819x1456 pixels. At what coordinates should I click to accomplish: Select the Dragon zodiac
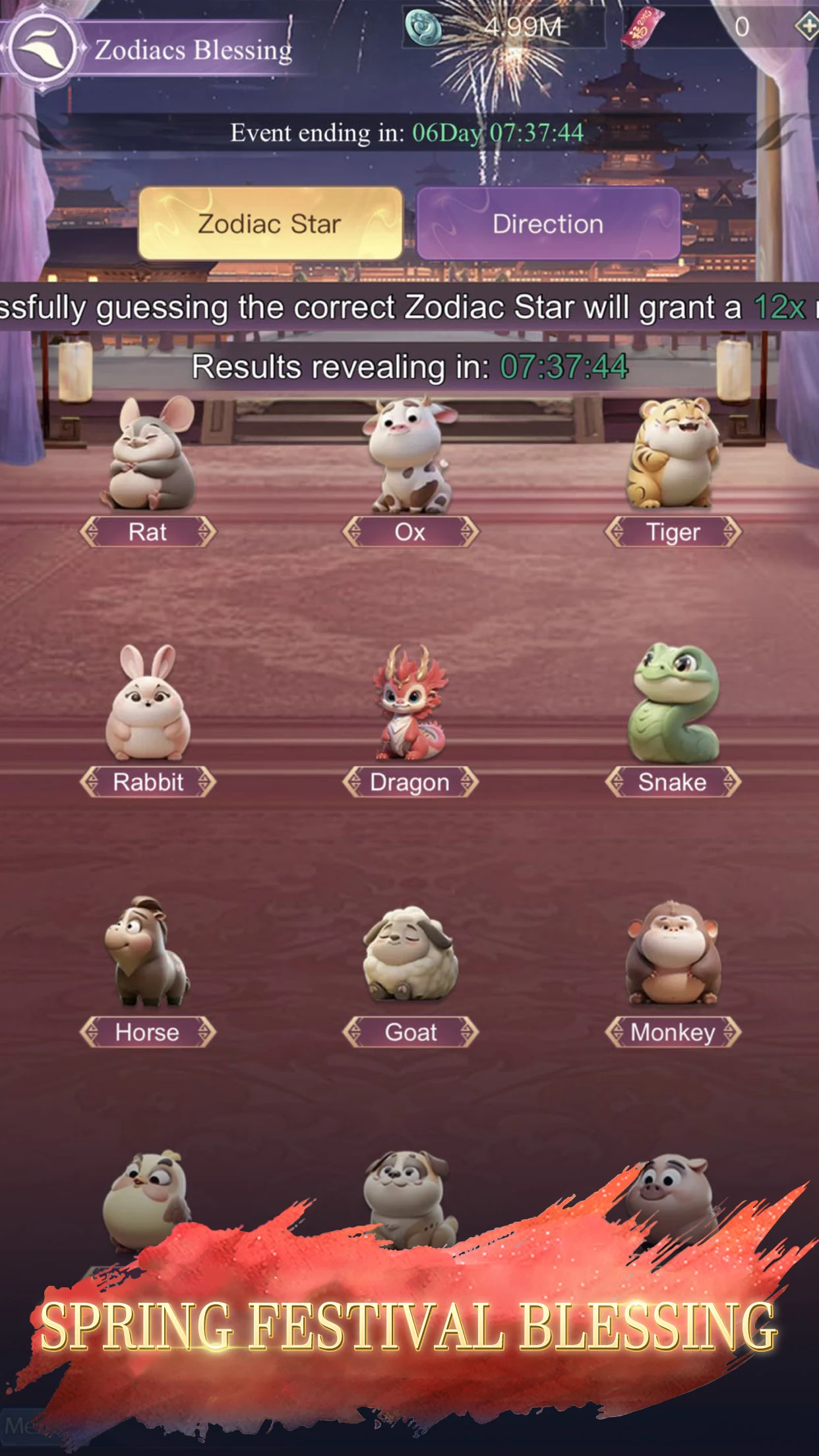coord(410,709)
